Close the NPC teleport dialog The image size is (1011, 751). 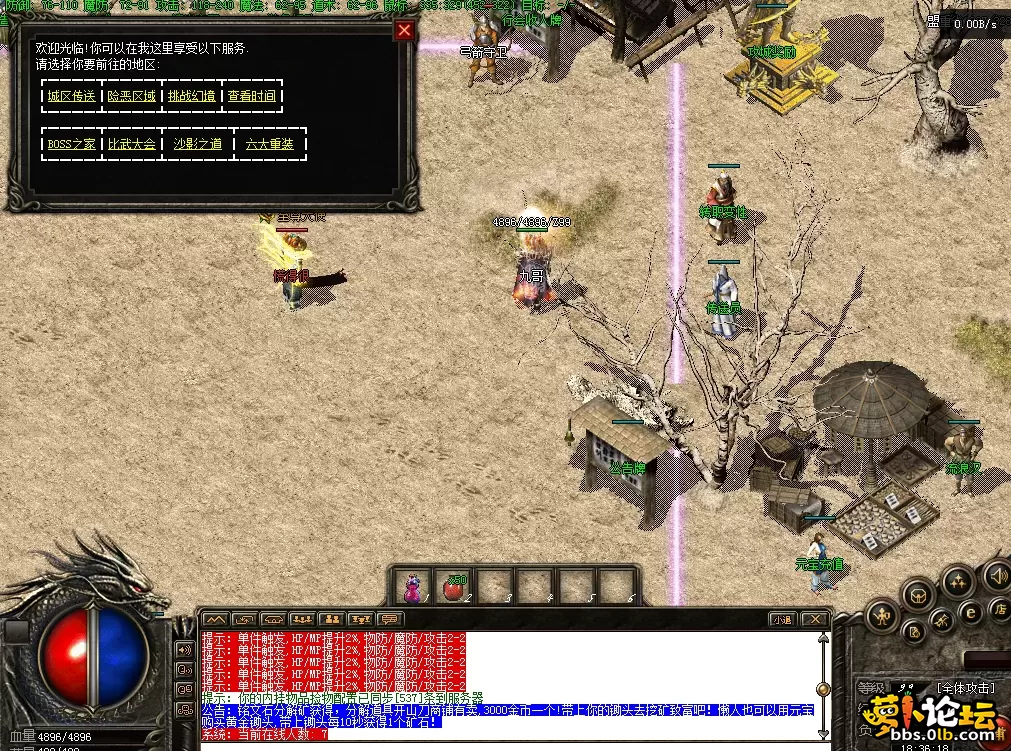point(404,30)
